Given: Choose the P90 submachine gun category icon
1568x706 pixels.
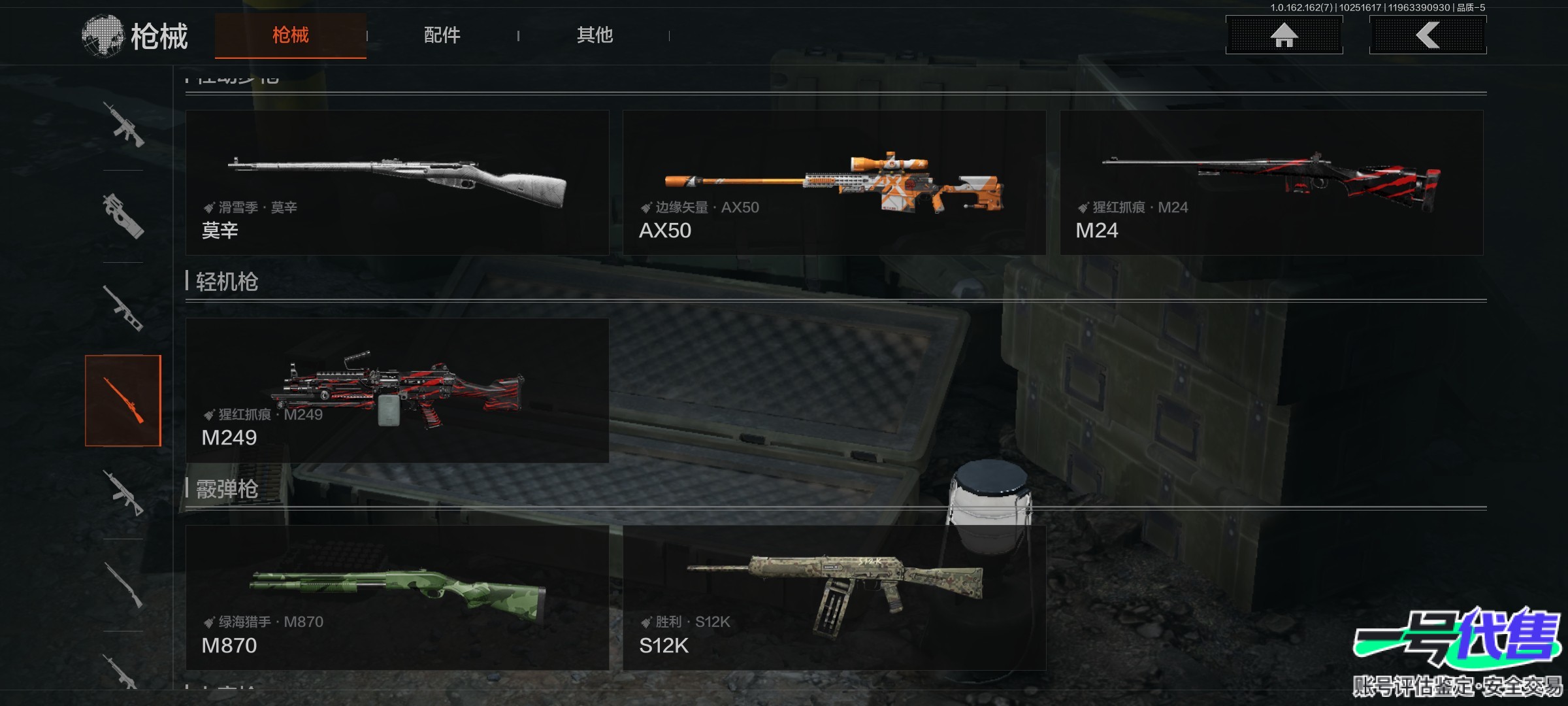Looking at the screenshot, I should point(123,216).
